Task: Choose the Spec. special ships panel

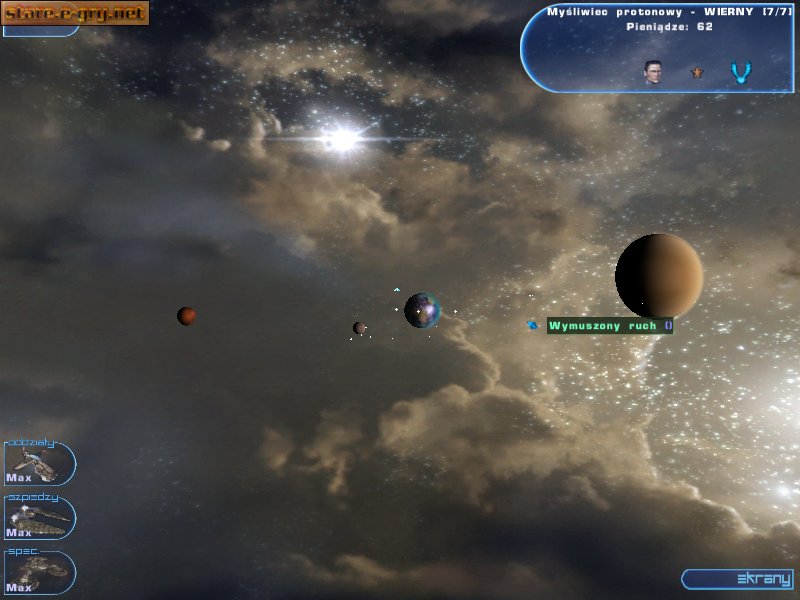Action: 40,571
